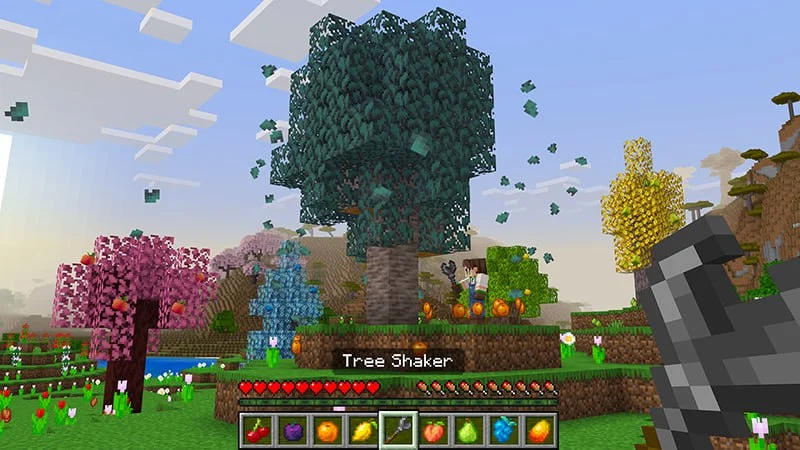The height and width of the screenshot is (450, 800).
Task: Pick the yellow banana slot
Action: [364, 431]
